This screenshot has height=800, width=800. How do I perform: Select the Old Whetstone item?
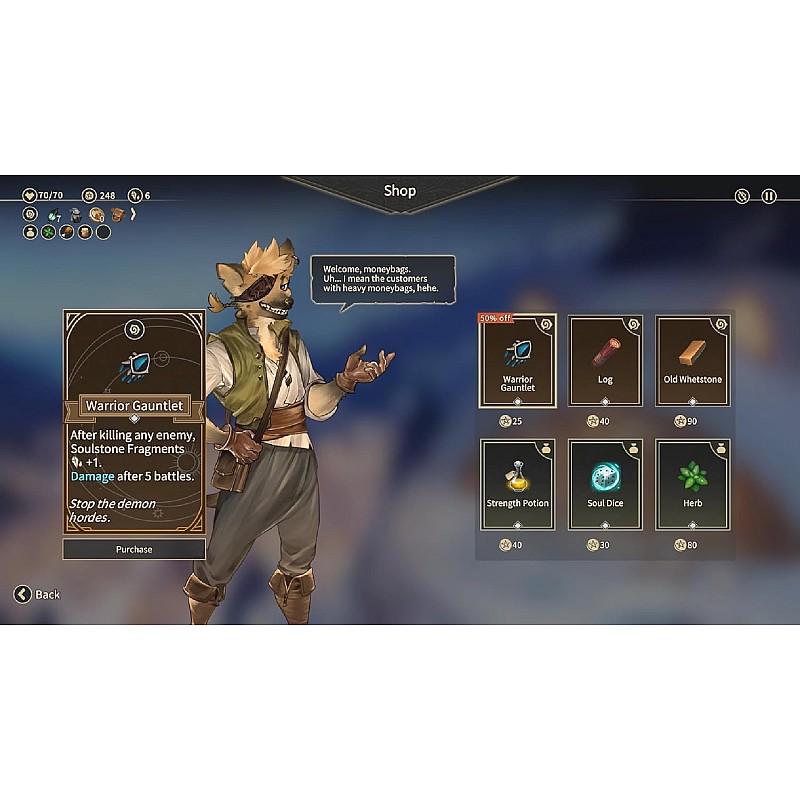coord(692,360)
